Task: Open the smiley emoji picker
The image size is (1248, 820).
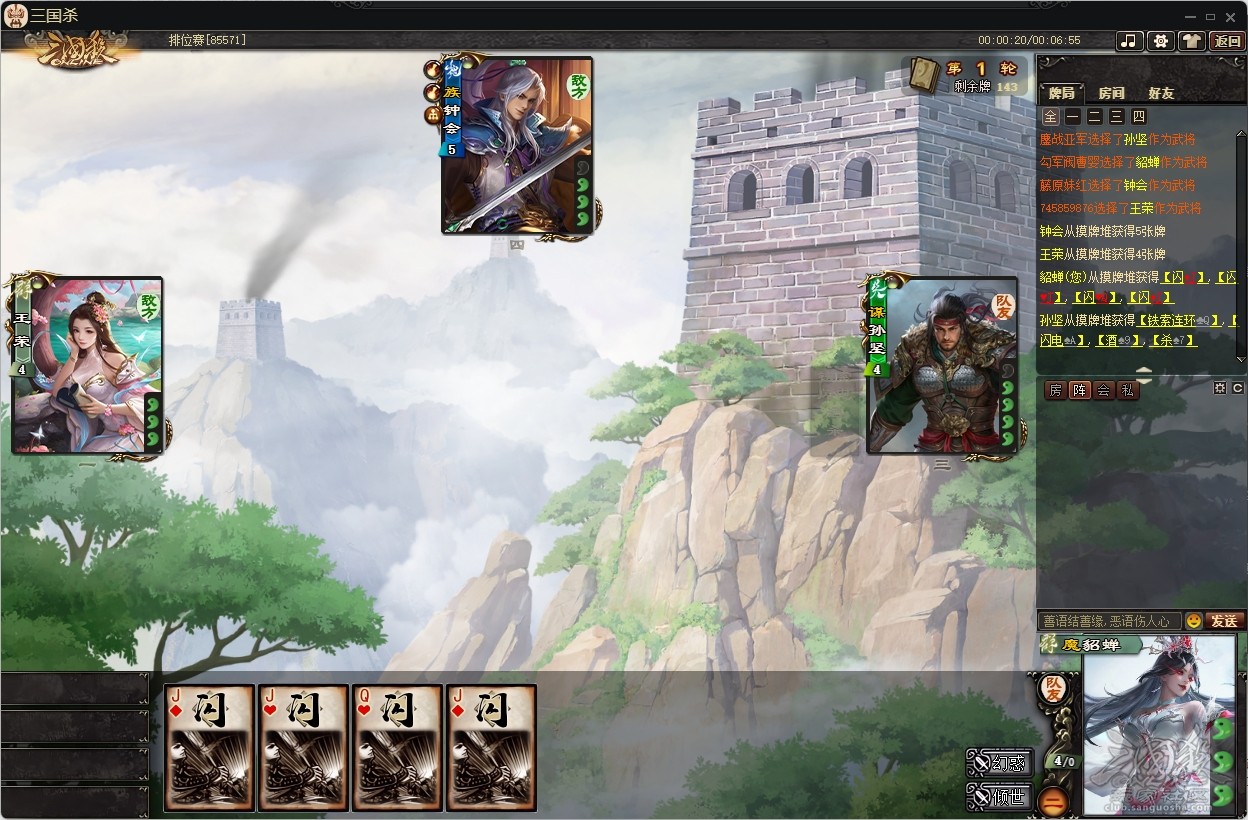Action: tap(1193, 621)
